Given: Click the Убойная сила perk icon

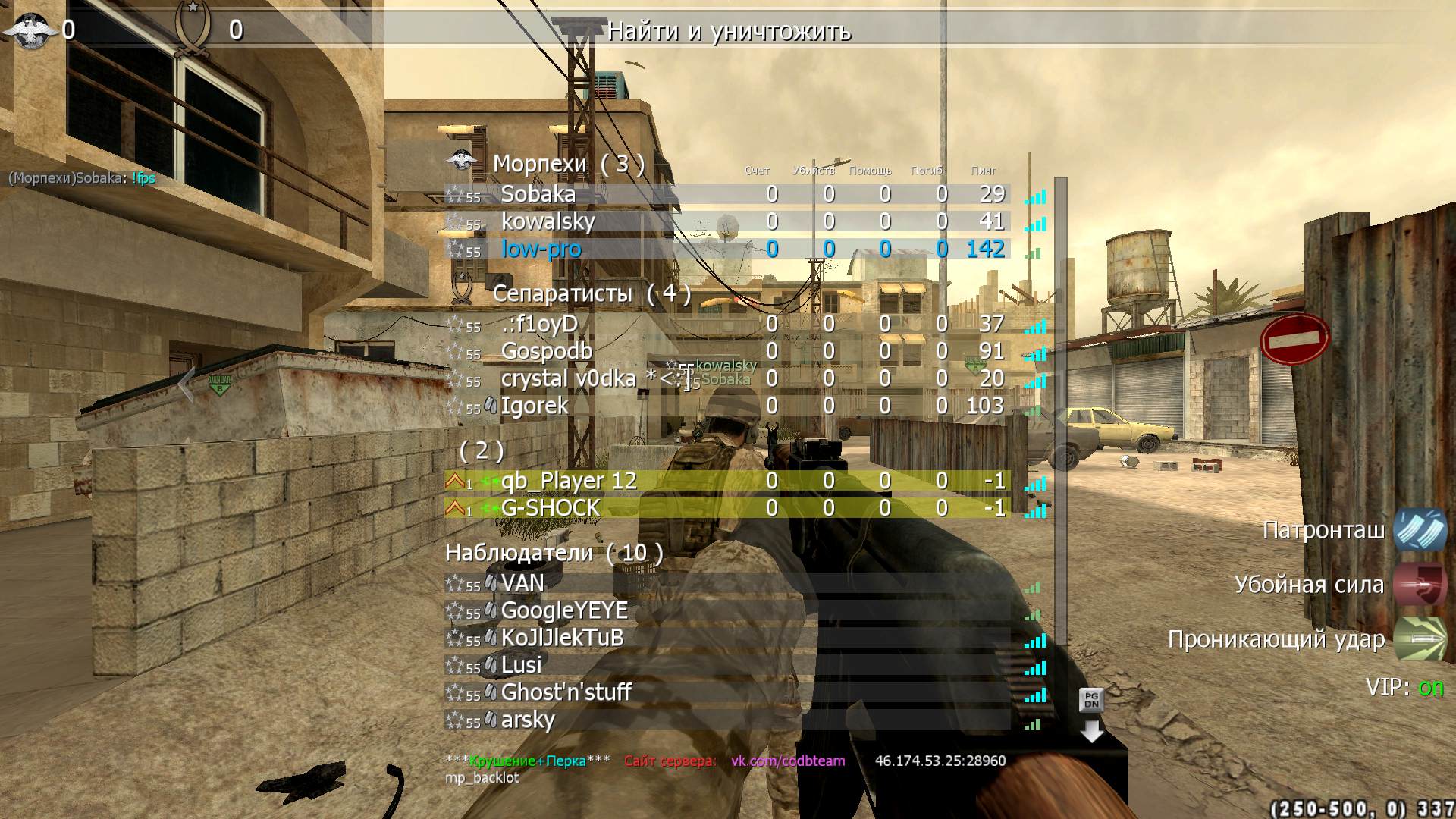Looking at the screenshot, I should click(1420, 584).
